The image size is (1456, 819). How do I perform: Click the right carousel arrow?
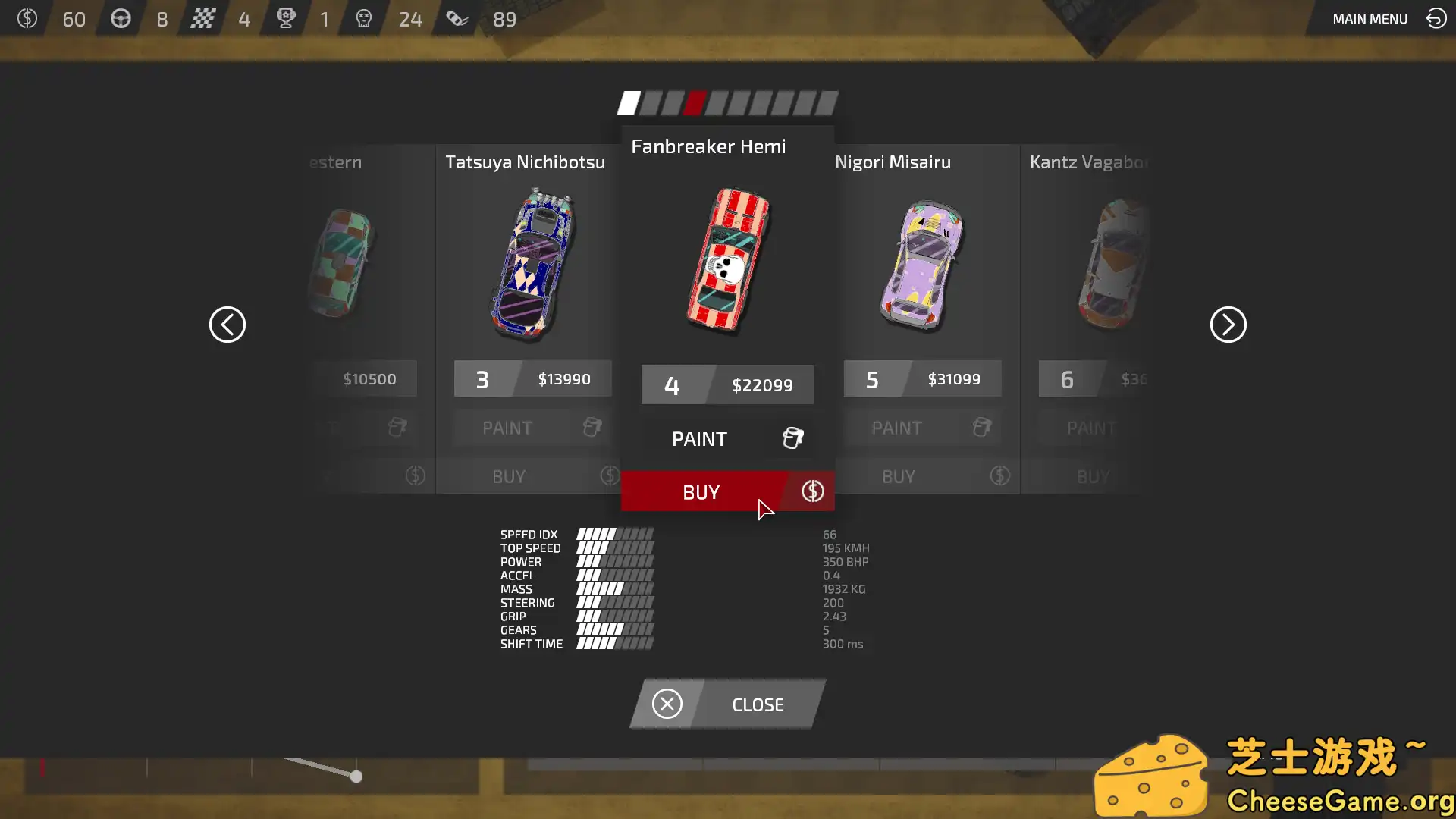click(x=1228, y=325)
